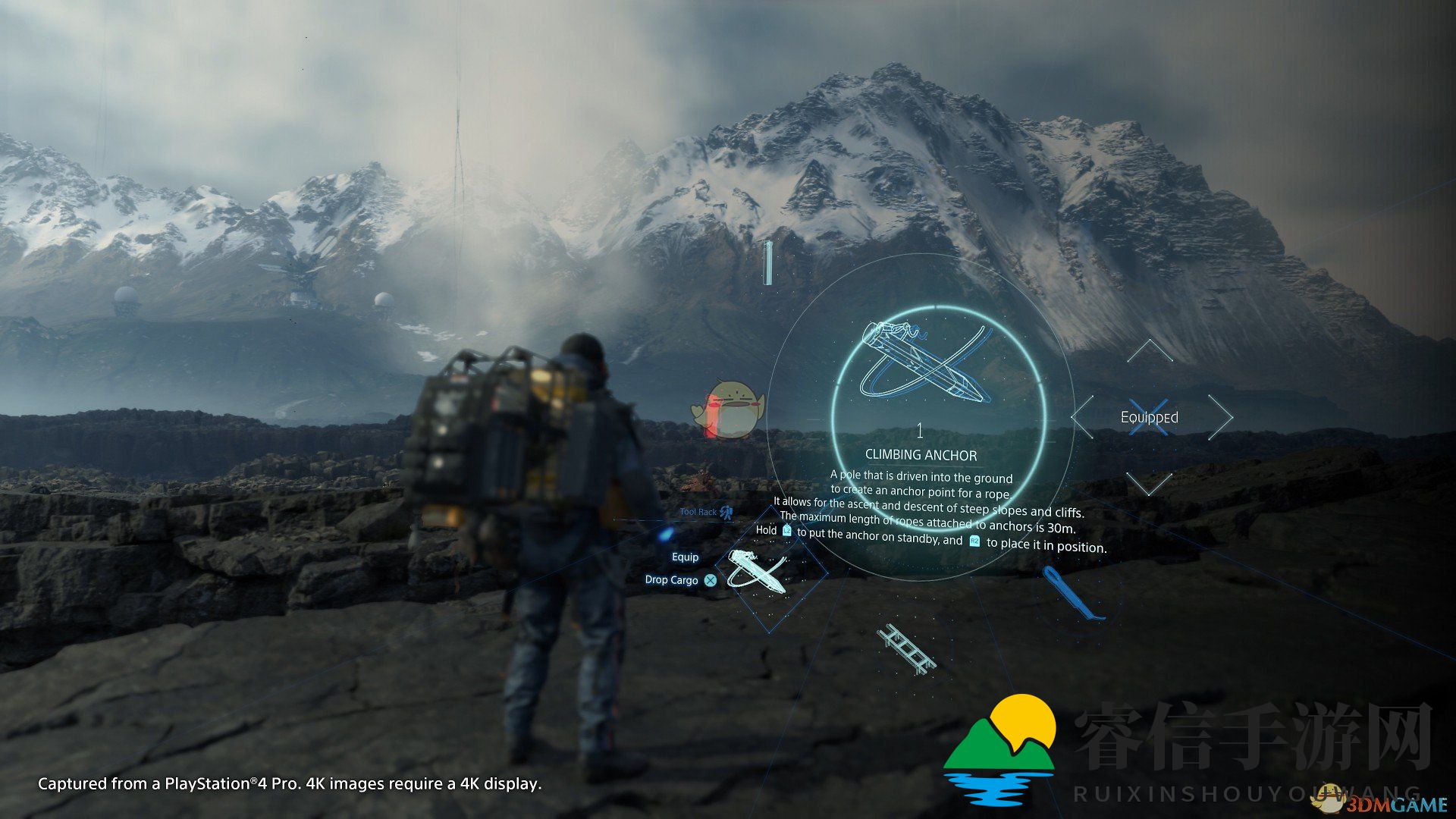Viewport: 1456px width, 819px height.
Task: Select the Equipped category label
Action: [x=1150, y=417]
